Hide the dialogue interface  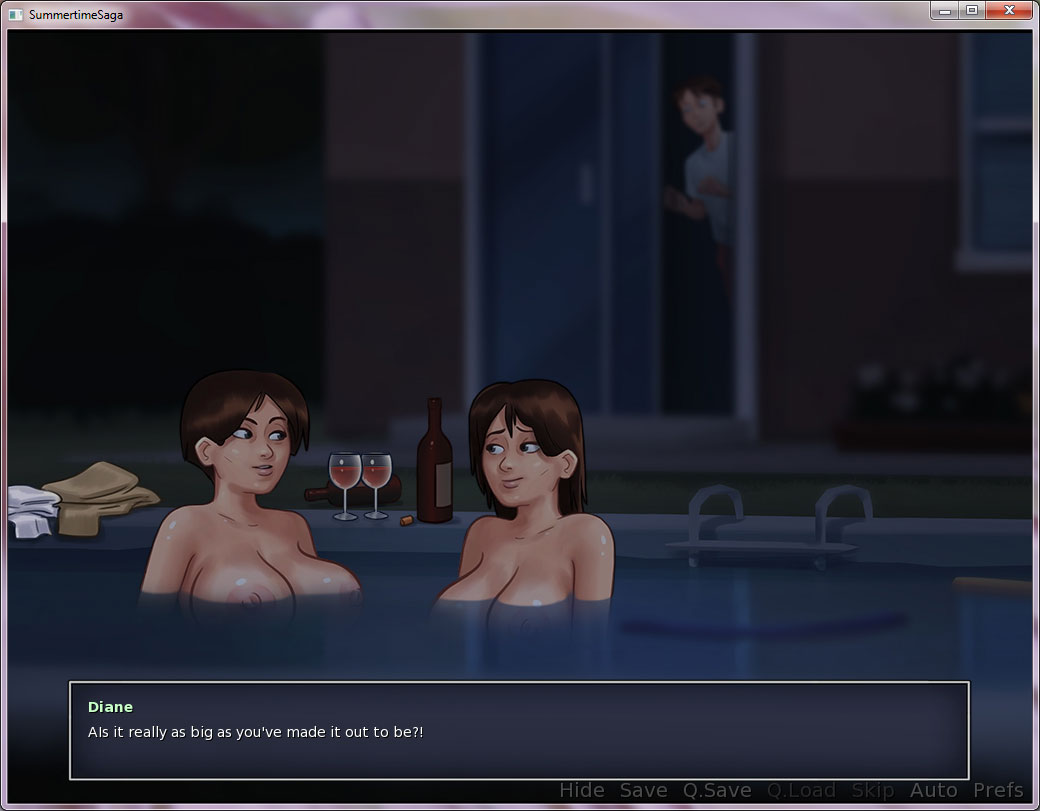point(581,791)
